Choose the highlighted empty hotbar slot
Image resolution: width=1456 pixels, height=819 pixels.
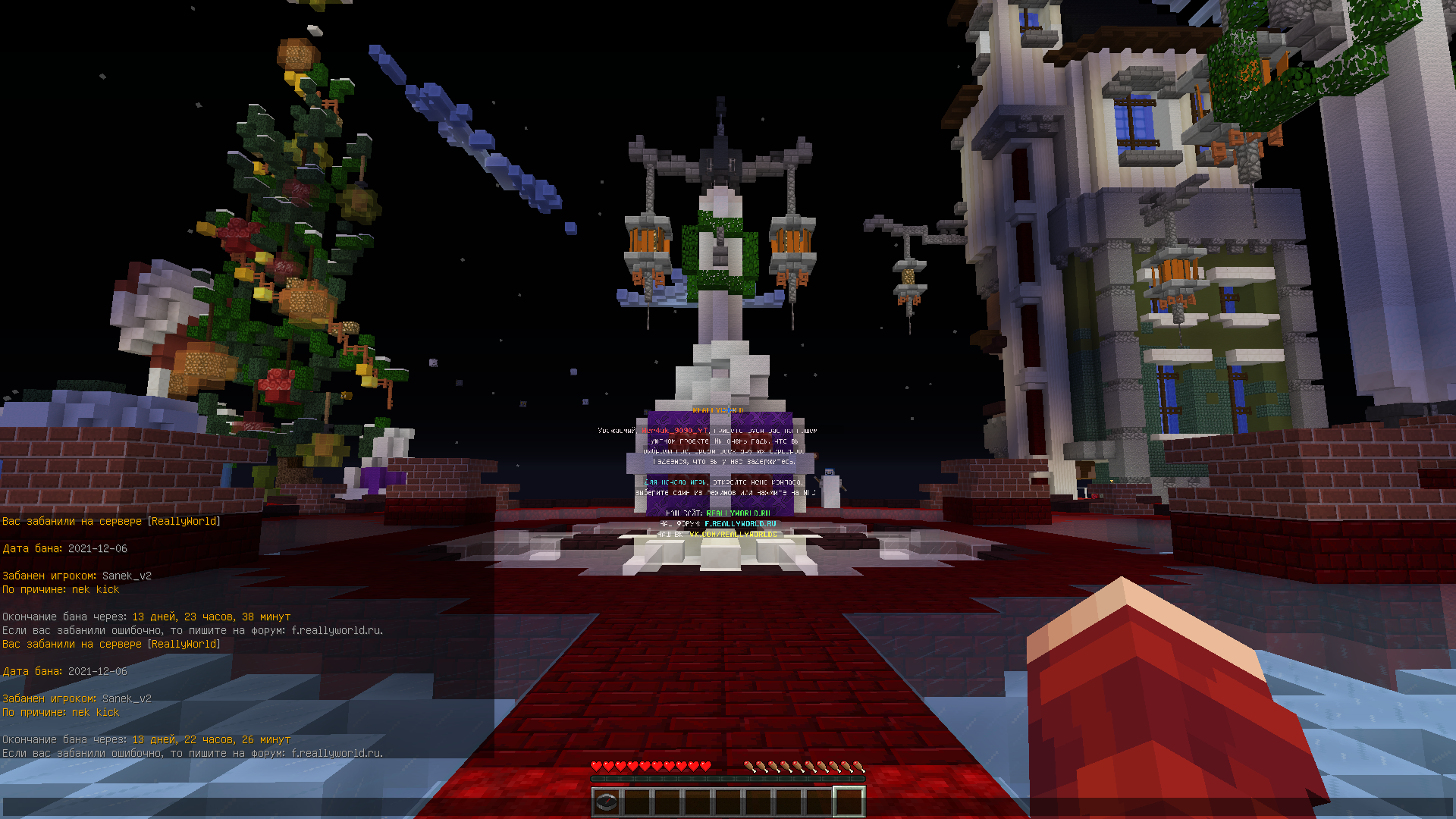[x=849, y=802]
